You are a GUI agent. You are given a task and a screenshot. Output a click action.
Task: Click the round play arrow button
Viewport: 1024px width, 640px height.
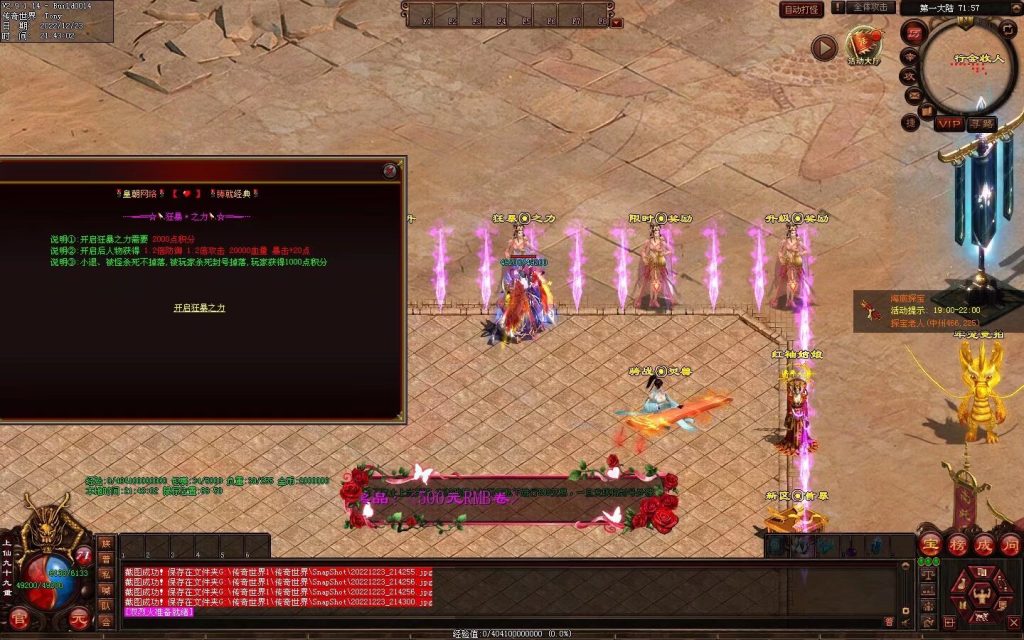[x=823, y=47]
